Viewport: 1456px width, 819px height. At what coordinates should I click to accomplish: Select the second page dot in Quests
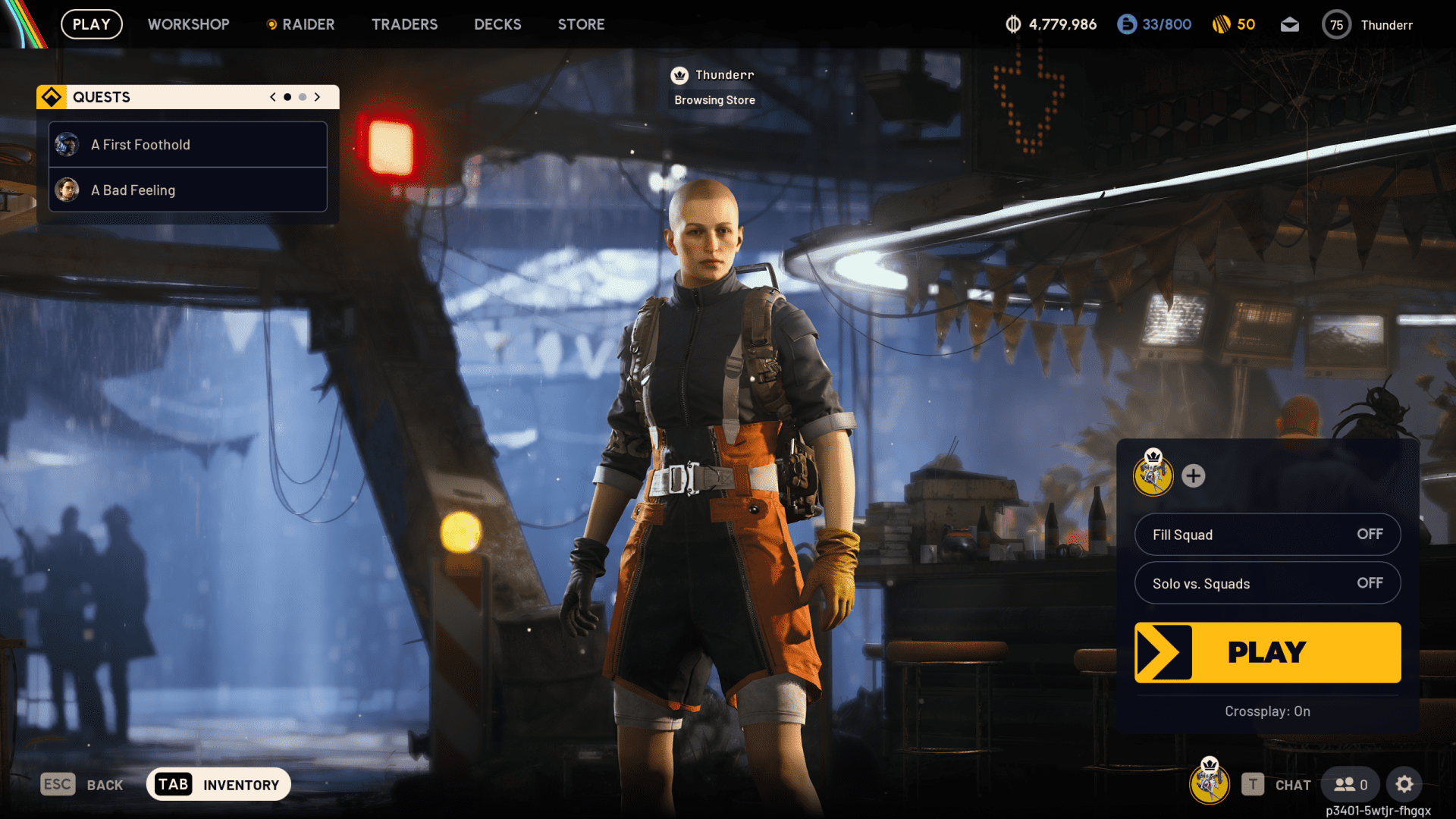pyautogui.click(x=301, y=97)
